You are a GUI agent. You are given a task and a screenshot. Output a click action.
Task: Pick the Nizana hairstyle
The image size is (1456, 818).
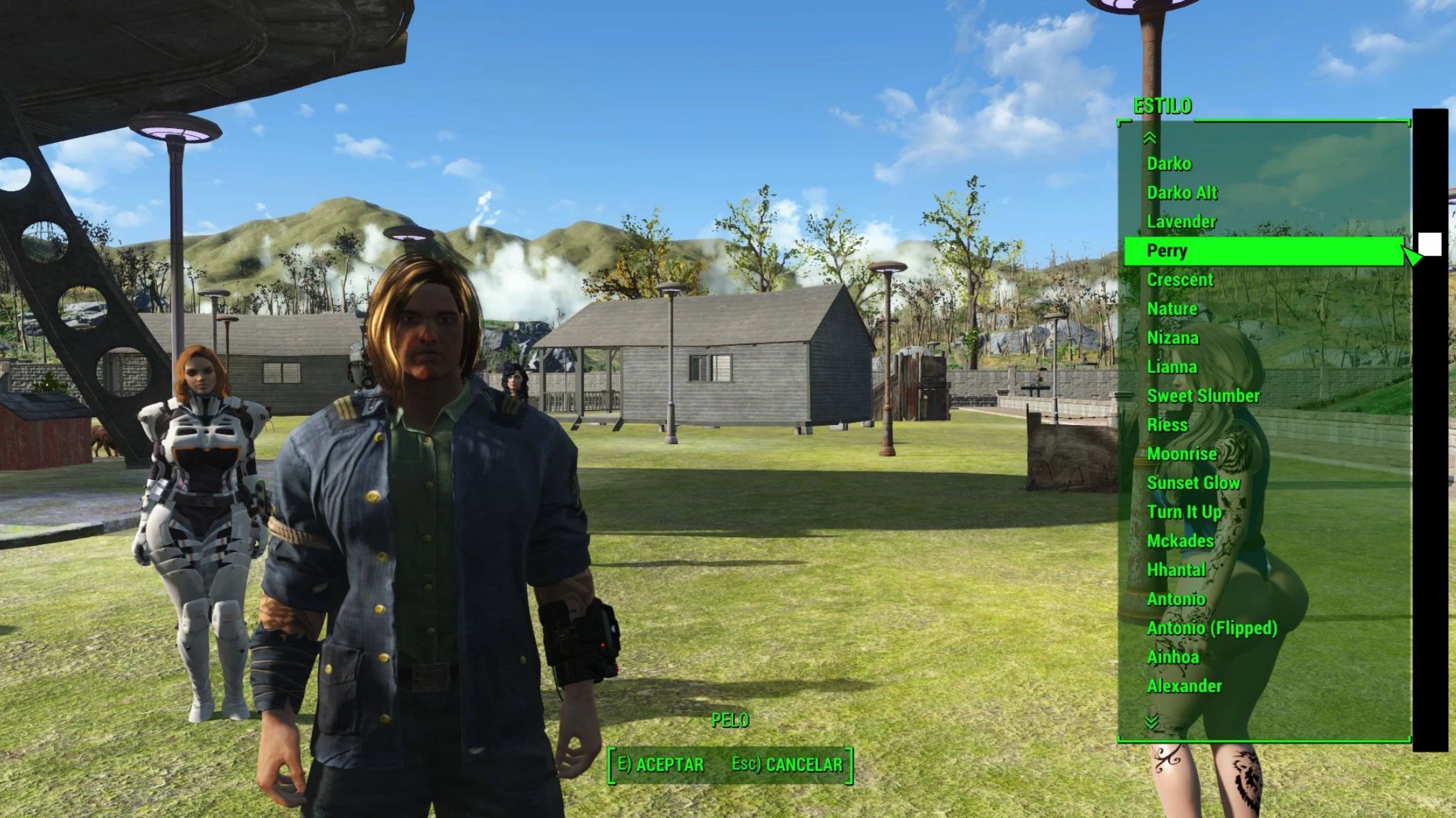coord(1172,338)
